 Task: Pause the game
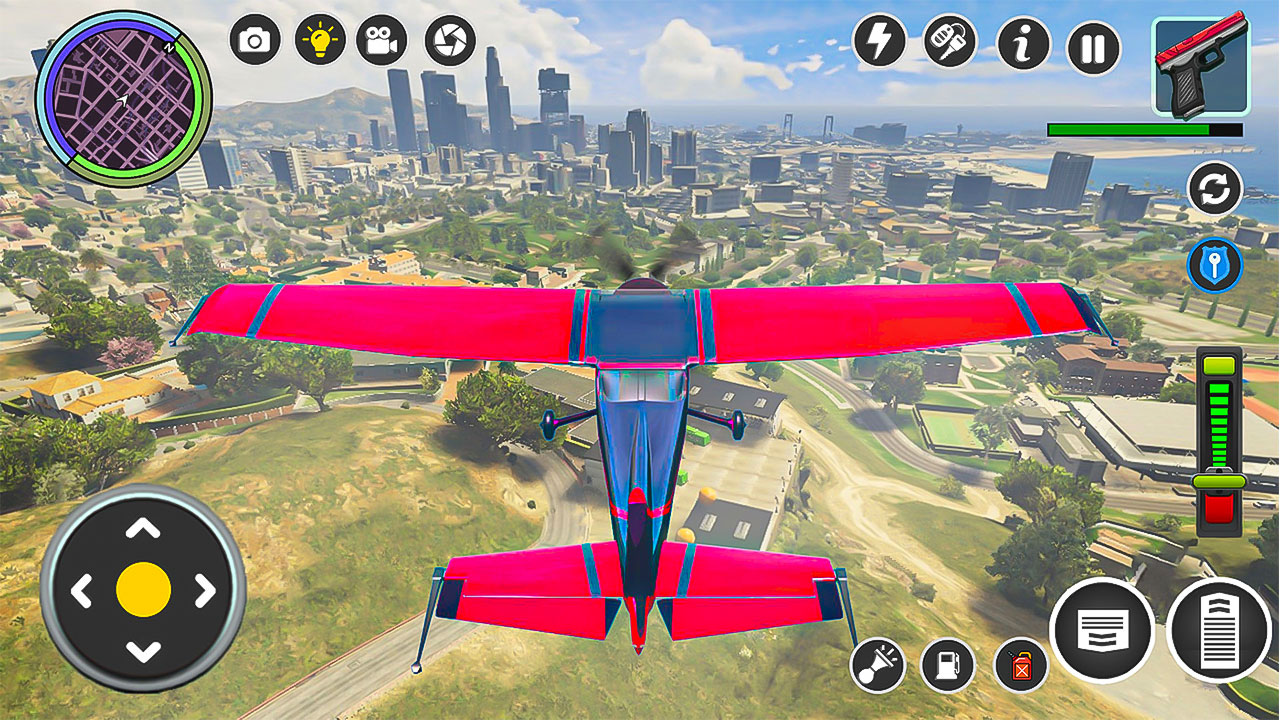pos(1093,48)
